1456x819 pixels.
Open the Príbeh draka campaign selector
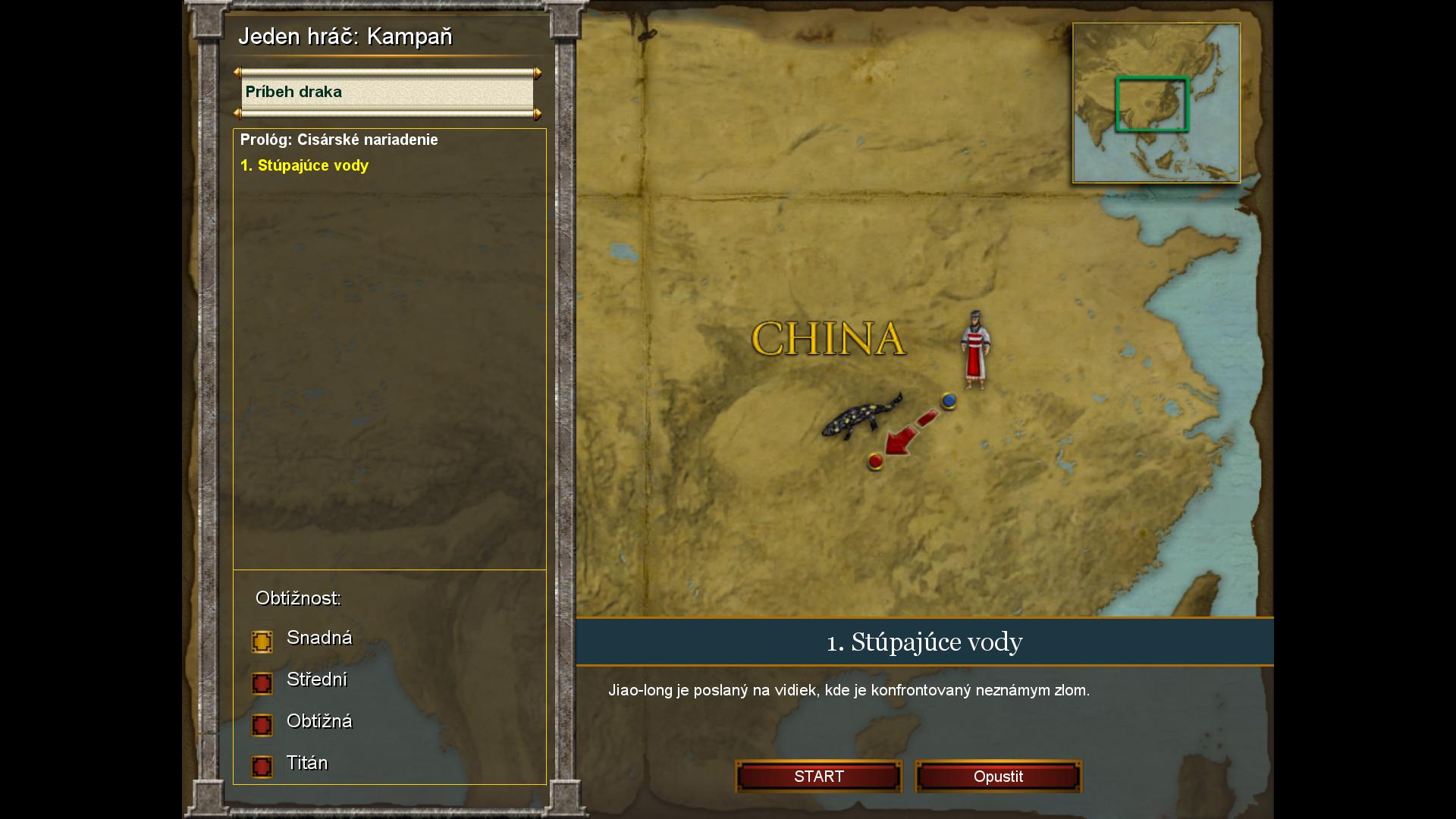pos(387,93)
